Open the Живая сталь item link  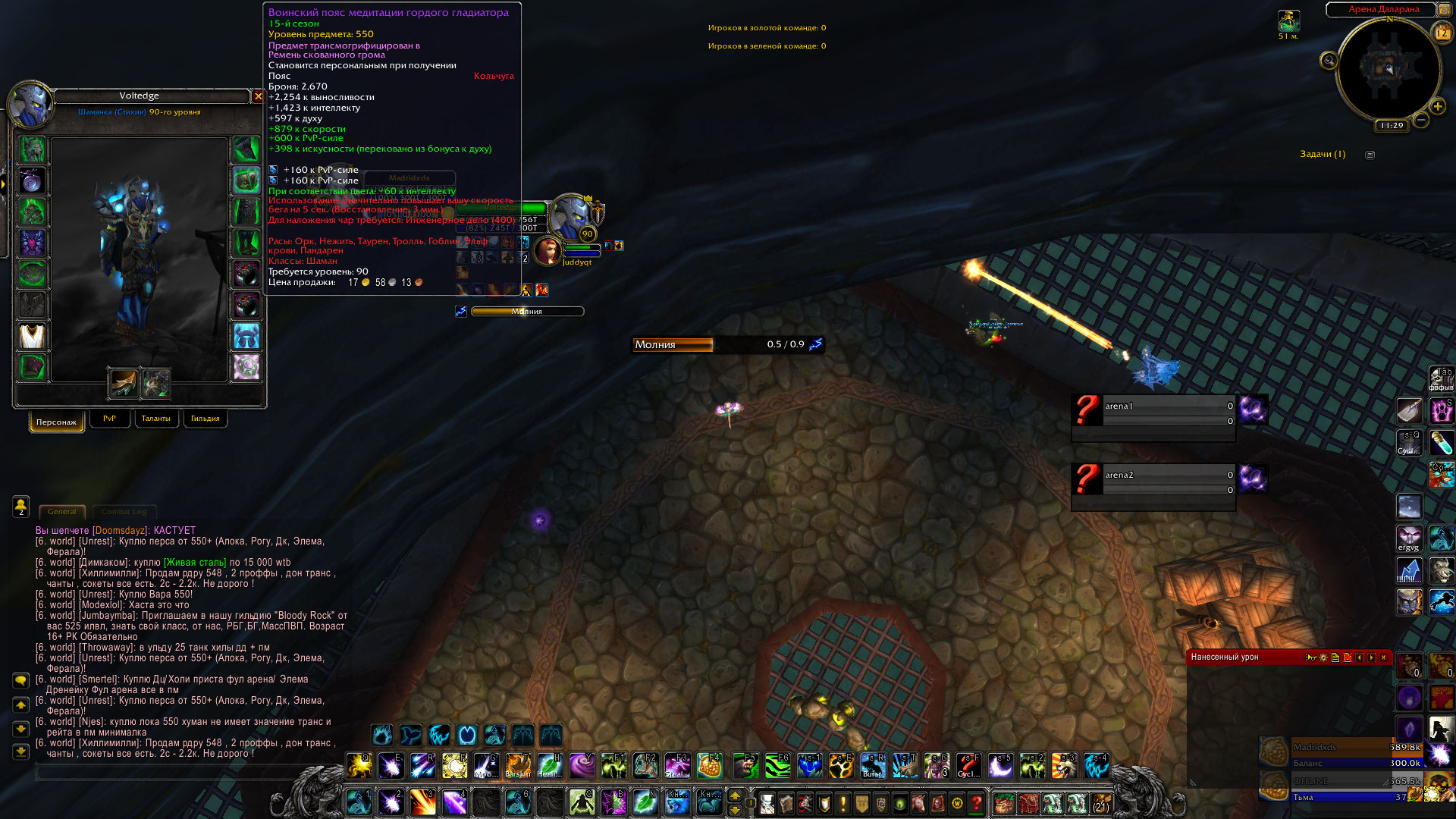[195, 563]
